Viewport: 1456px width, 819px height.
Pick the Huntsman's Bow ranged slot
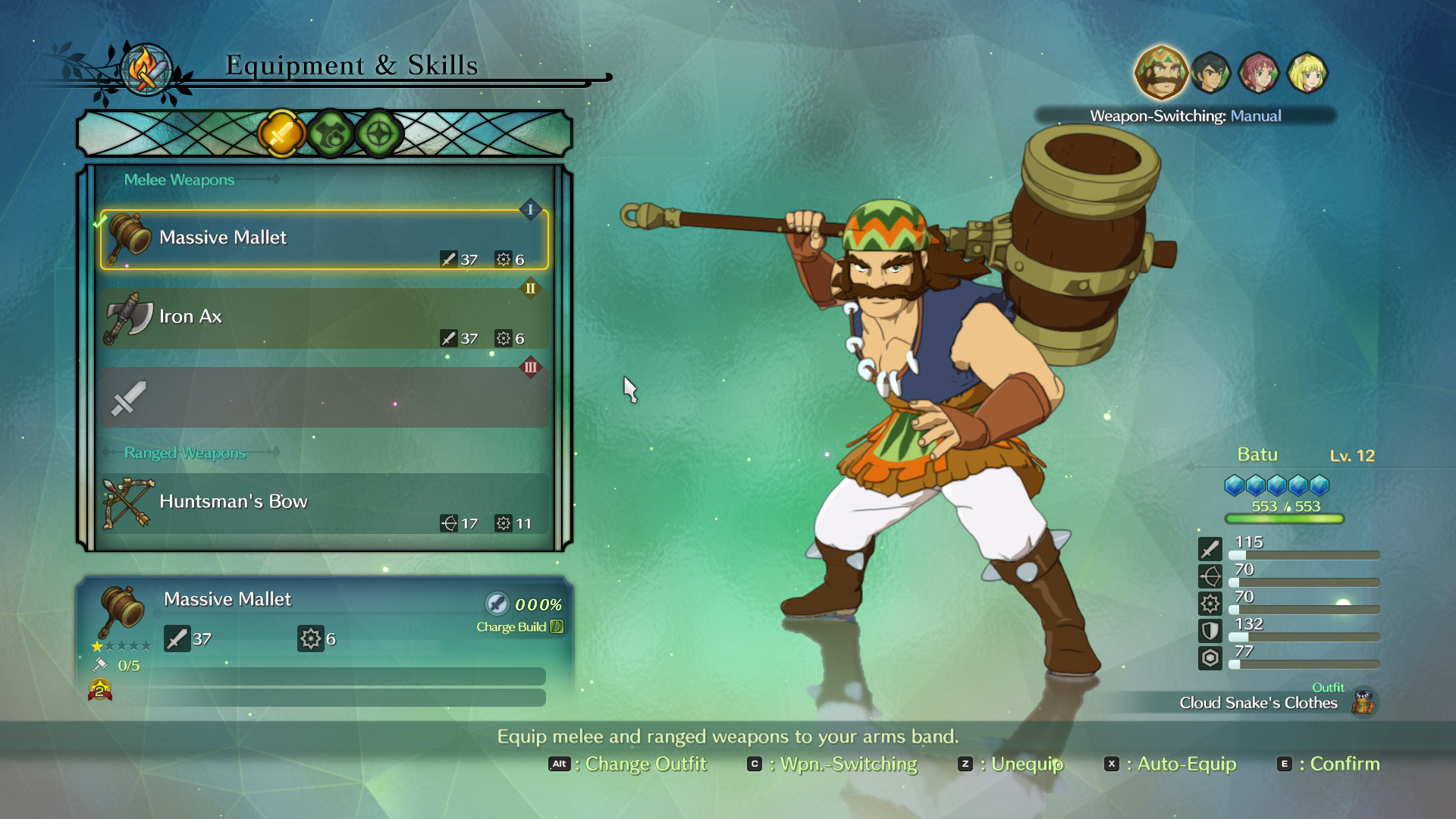point(324,504)
